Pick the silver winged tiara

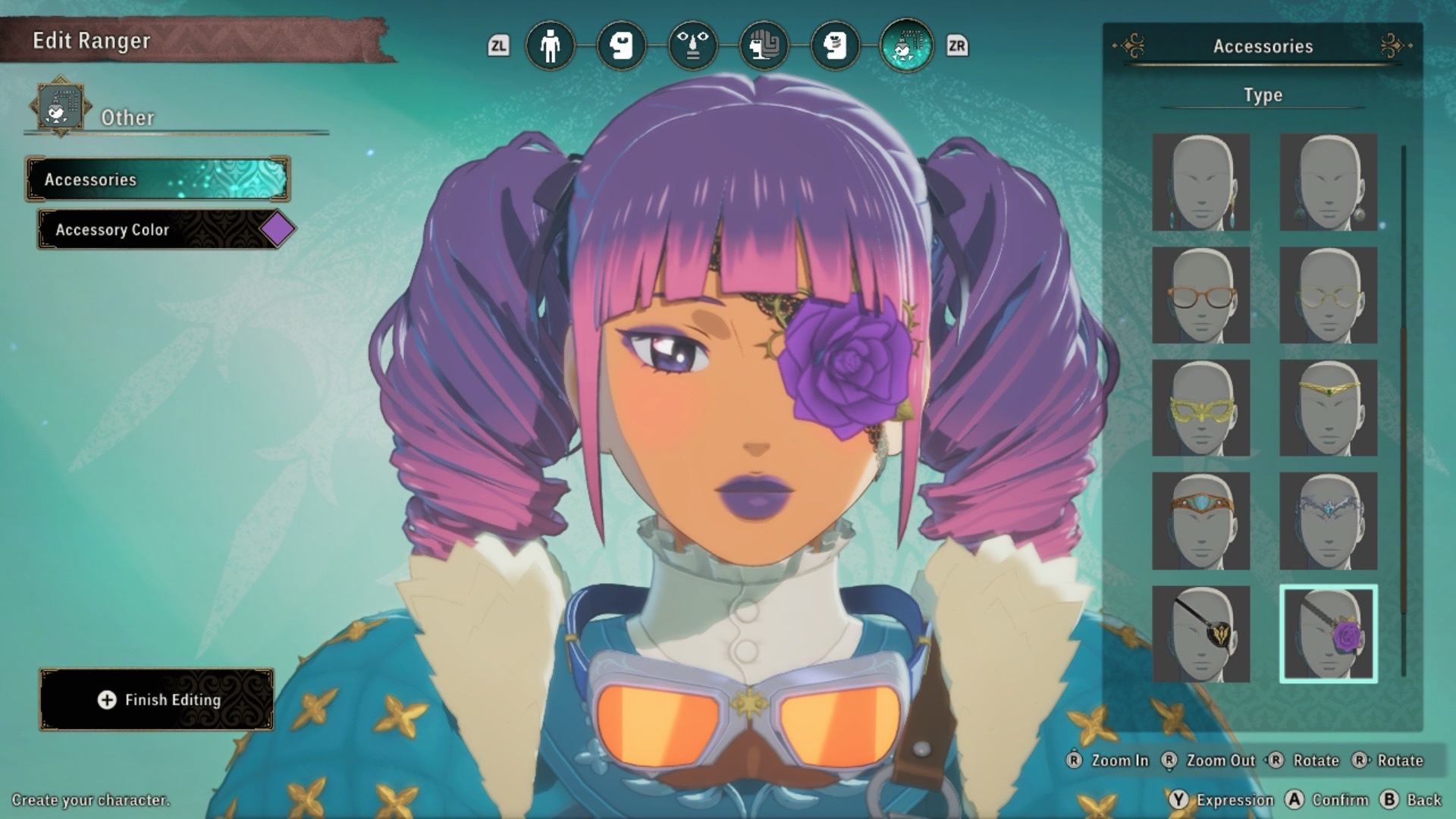point(1328,521)
